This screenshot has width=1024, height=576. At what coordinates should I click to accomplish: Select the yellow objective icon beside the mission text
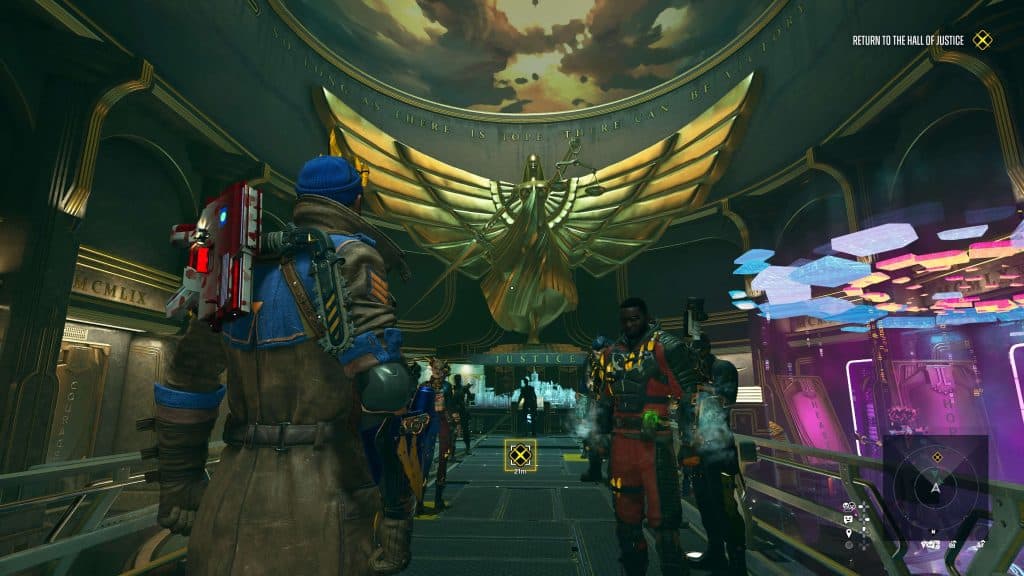pyautogui.click(x=983, y=40)
